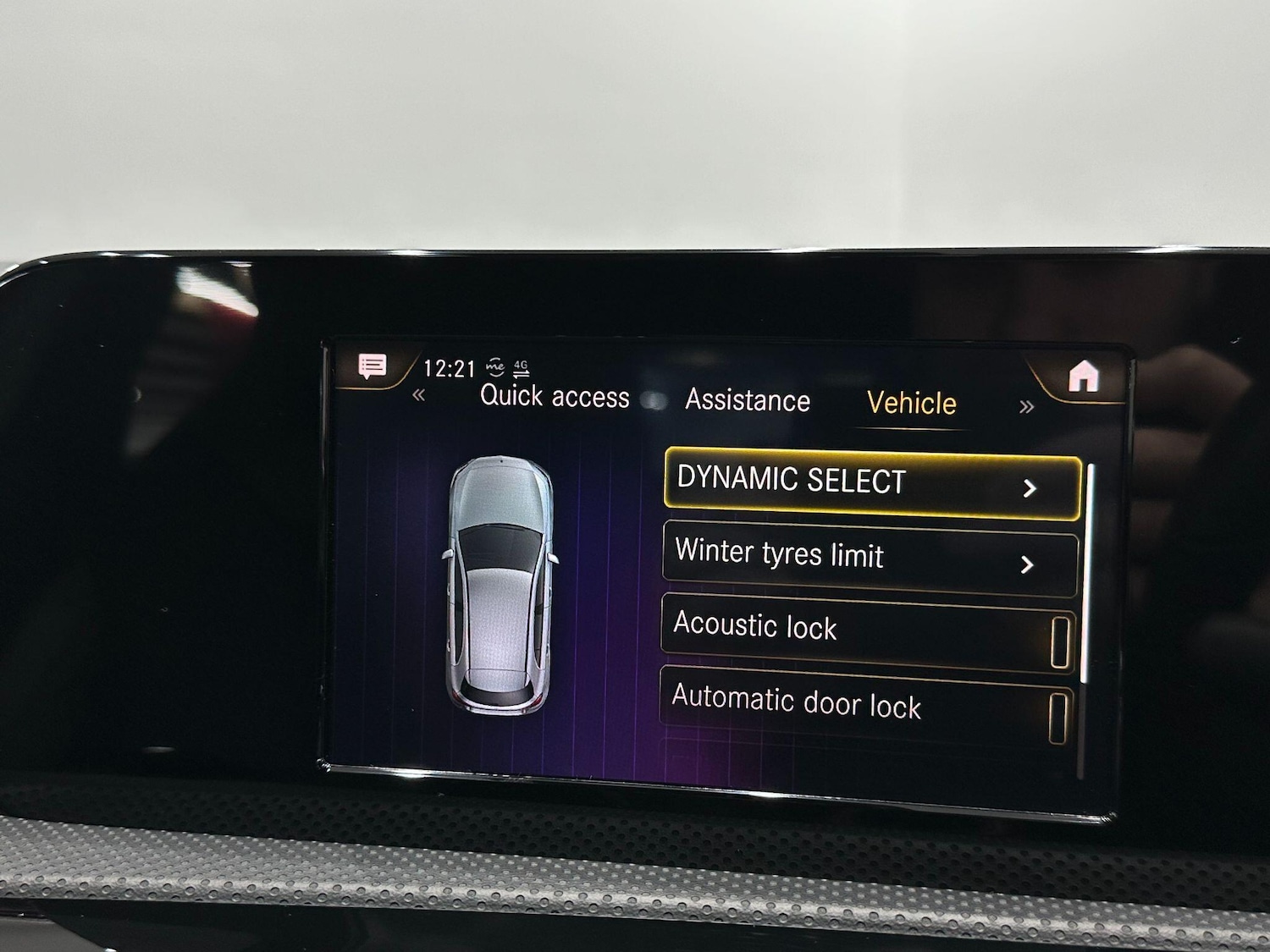
Task: Tap the left double-chevron to scroll tabs
Action: tap(418, 396)
